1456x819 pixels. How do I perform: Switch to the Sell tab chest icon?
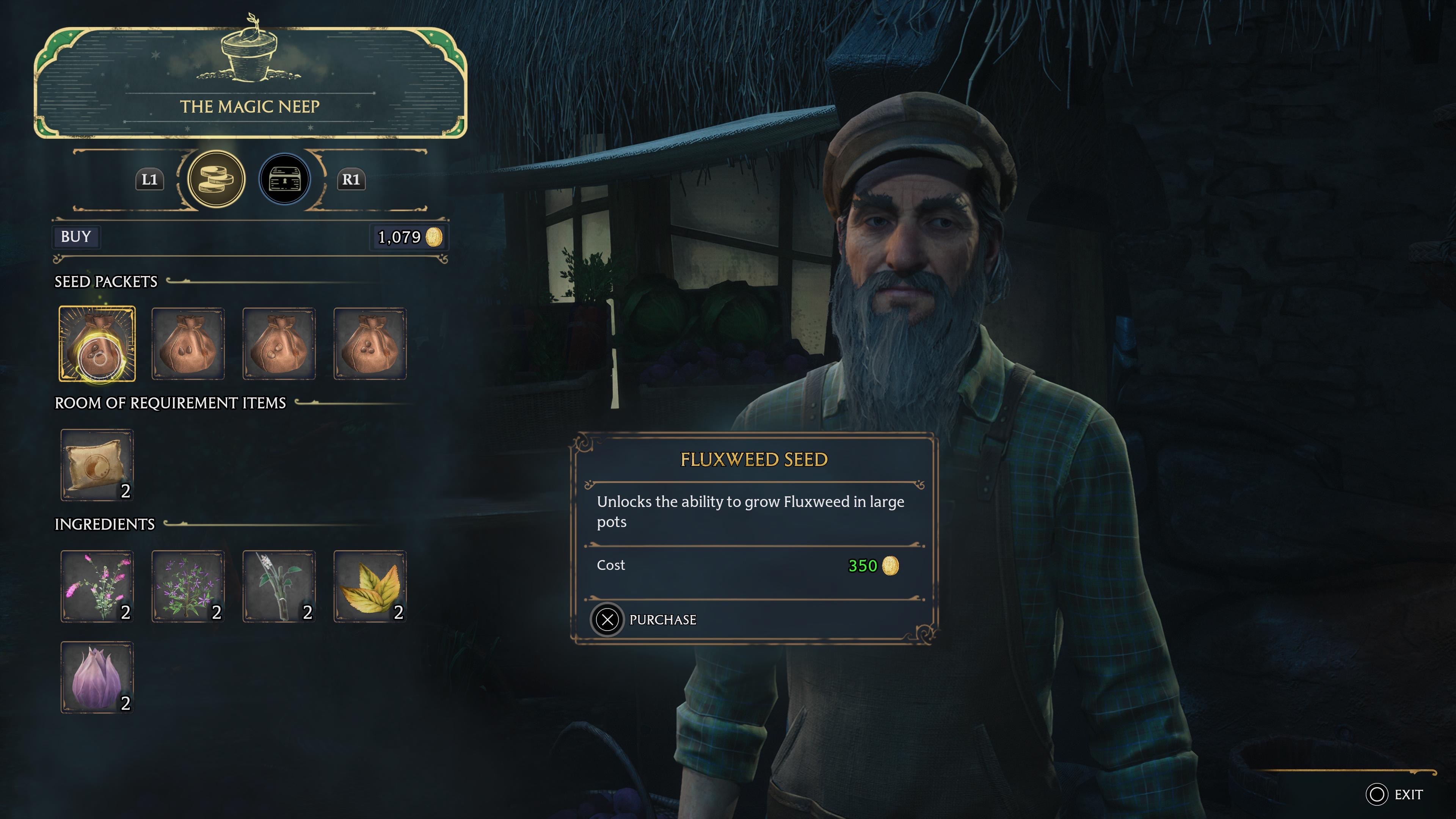coord(286,179)
